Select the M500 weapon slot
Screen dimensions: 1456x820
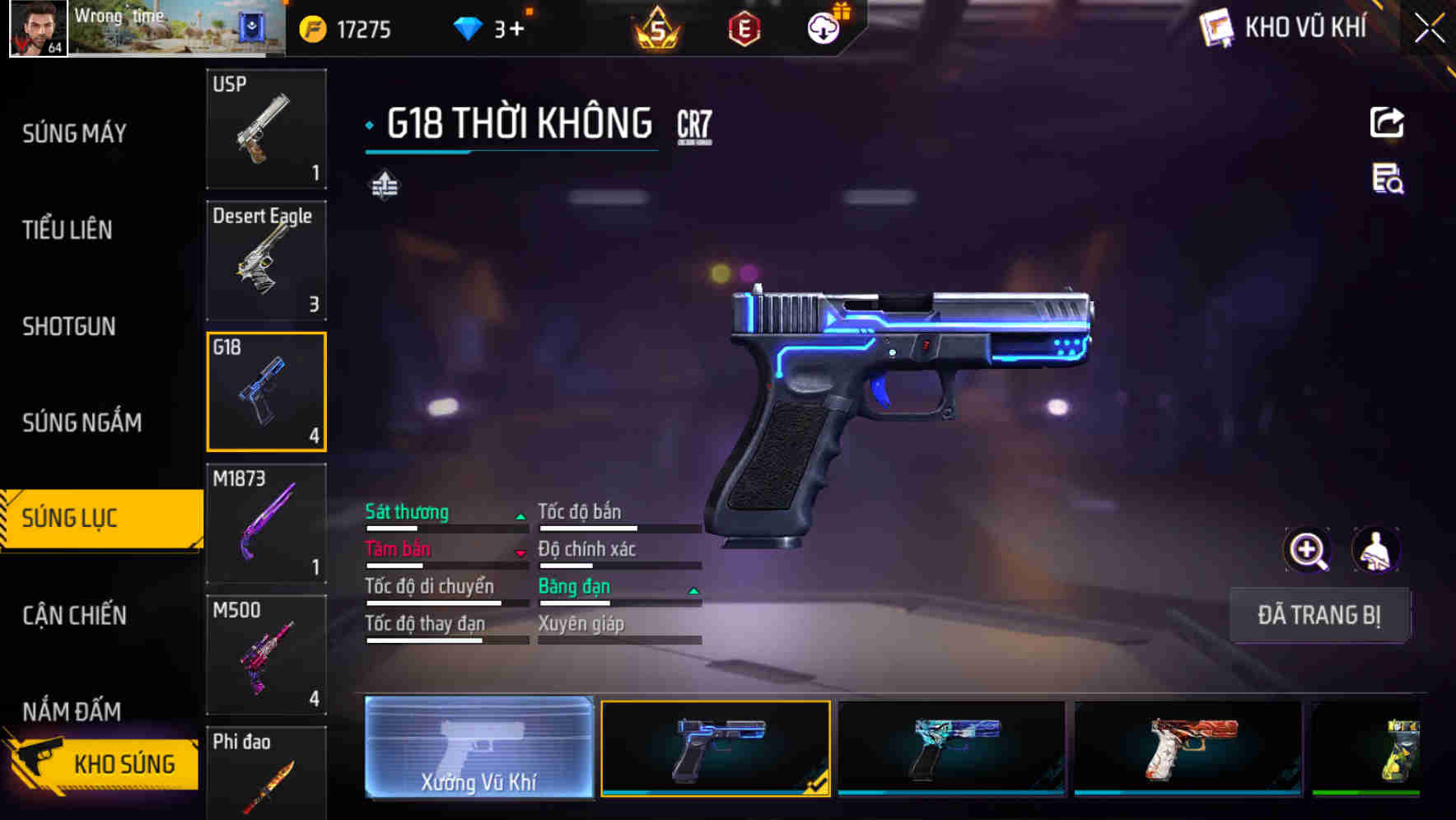tap(266, 655)
